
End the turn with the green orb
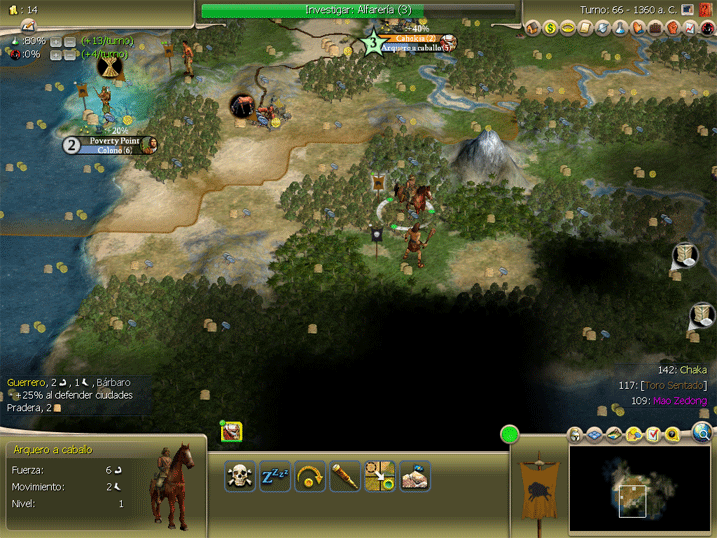point(510,435)
